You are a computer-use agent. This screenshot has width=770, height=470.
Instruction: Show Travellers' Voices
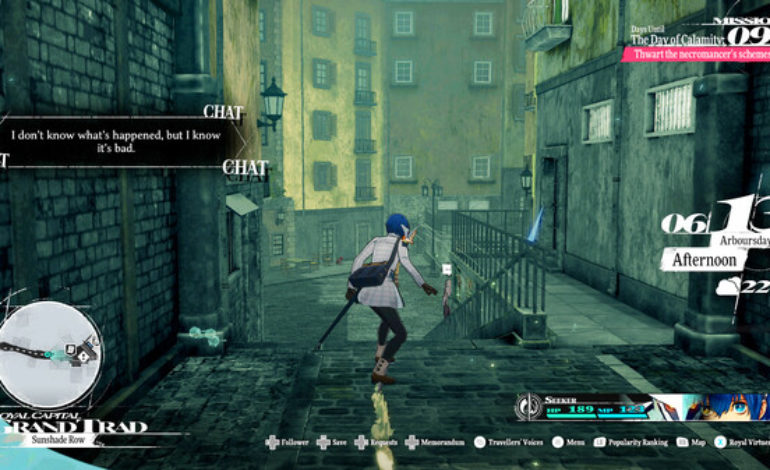(508, 441)
